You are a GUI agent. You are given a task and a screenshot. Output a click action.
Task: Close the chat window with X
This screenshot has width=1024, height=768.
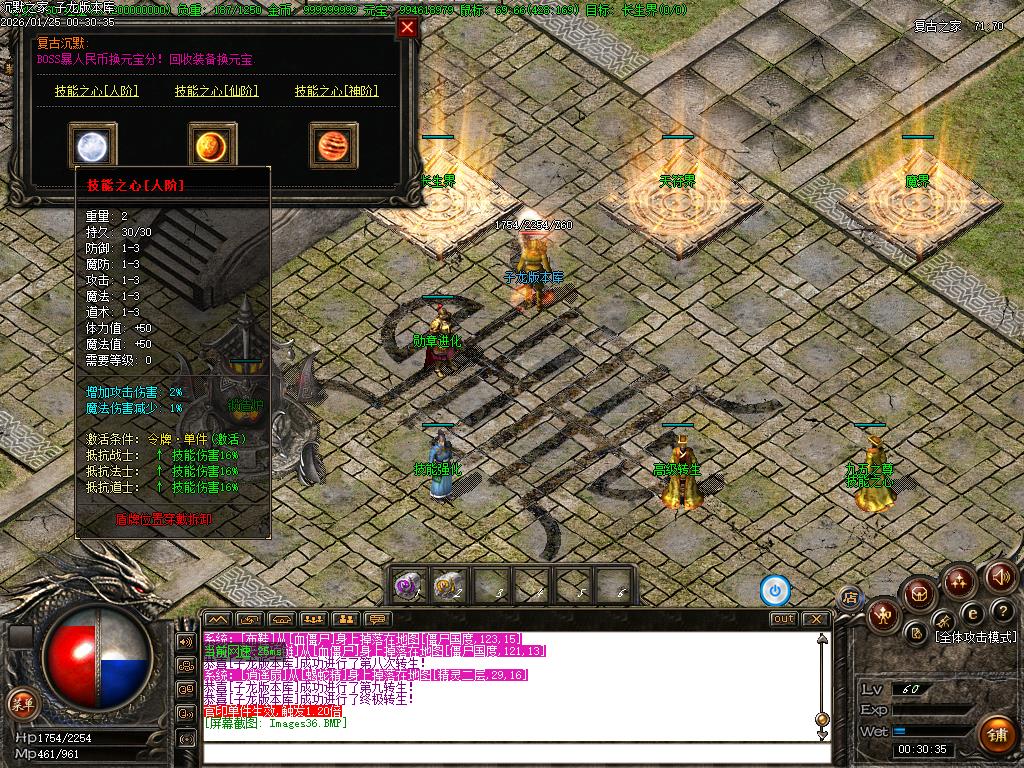point(817,619)
